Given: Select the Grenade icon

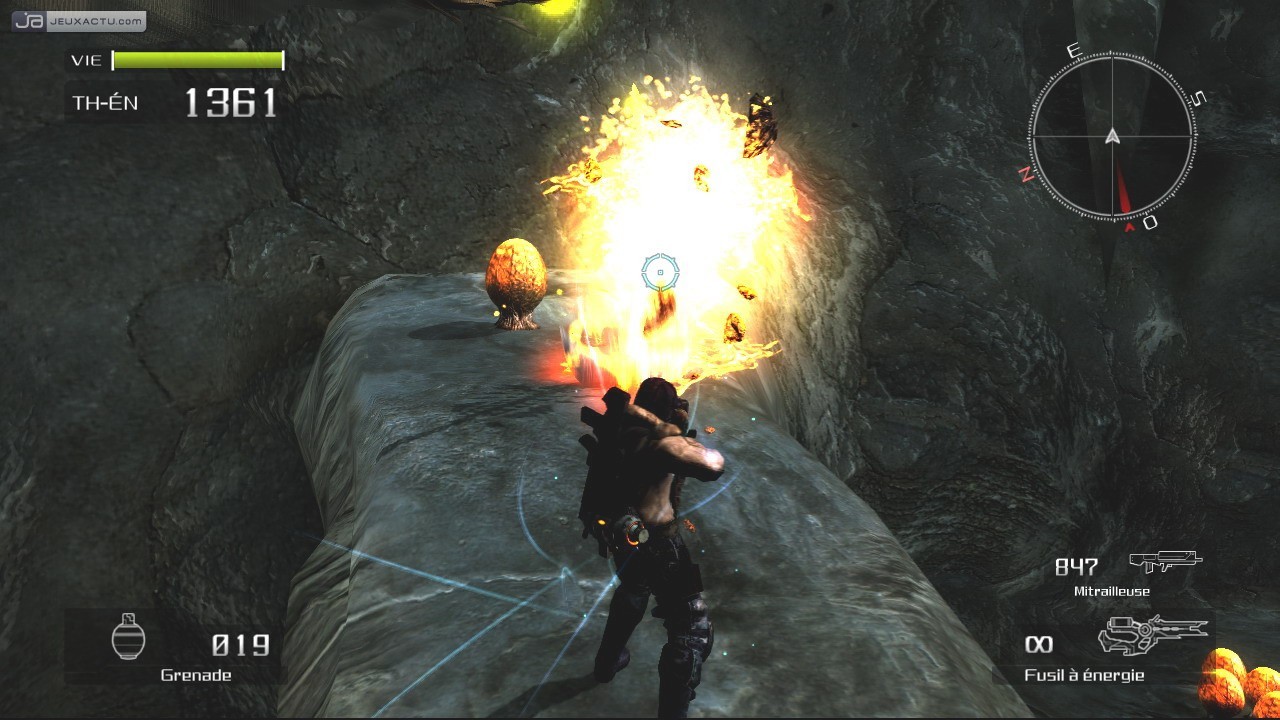Looking at the screenshot, I should coord(129,636).
